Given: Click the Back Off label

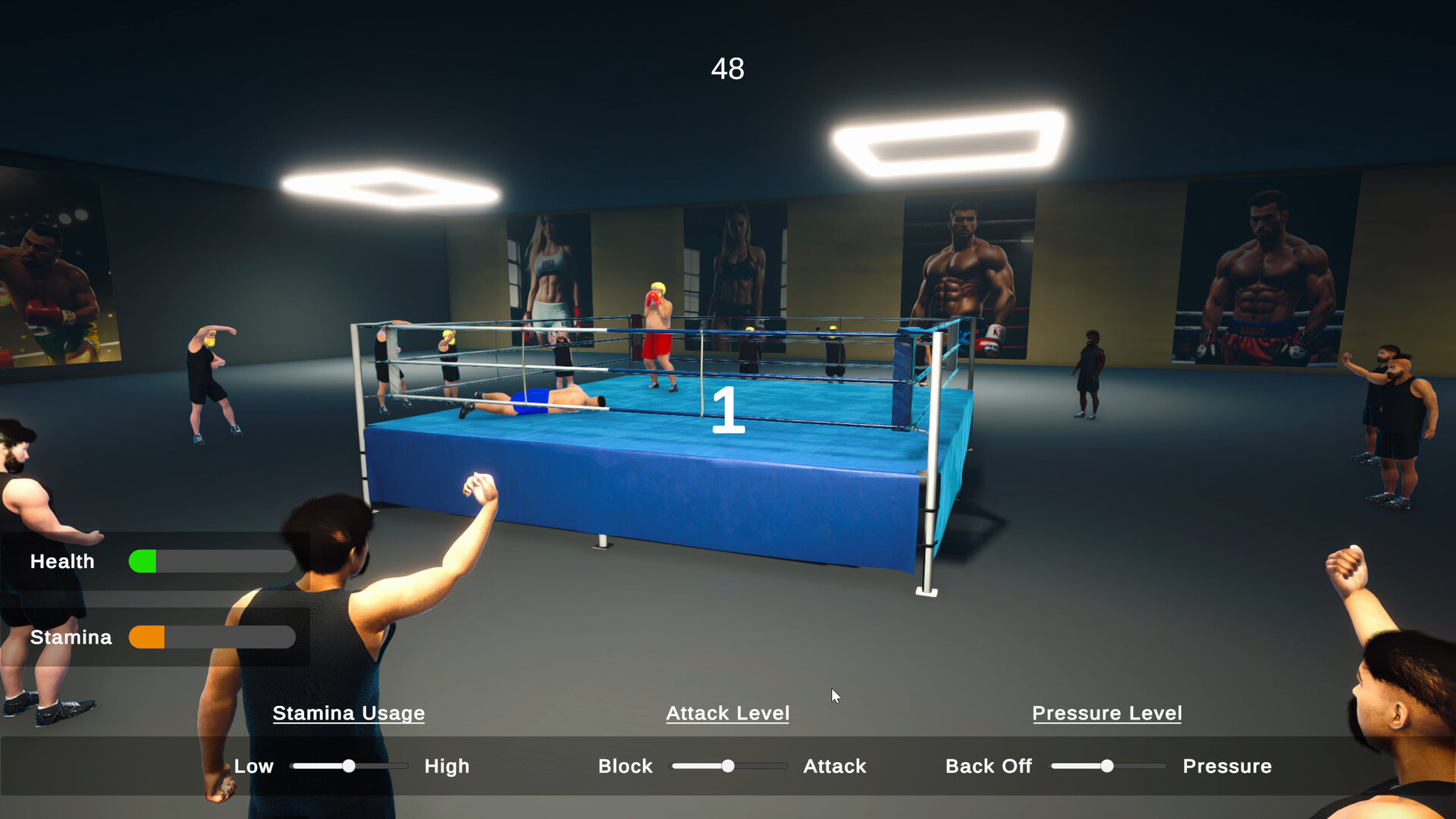Looking at the screenshot, I should pos(988,766).
